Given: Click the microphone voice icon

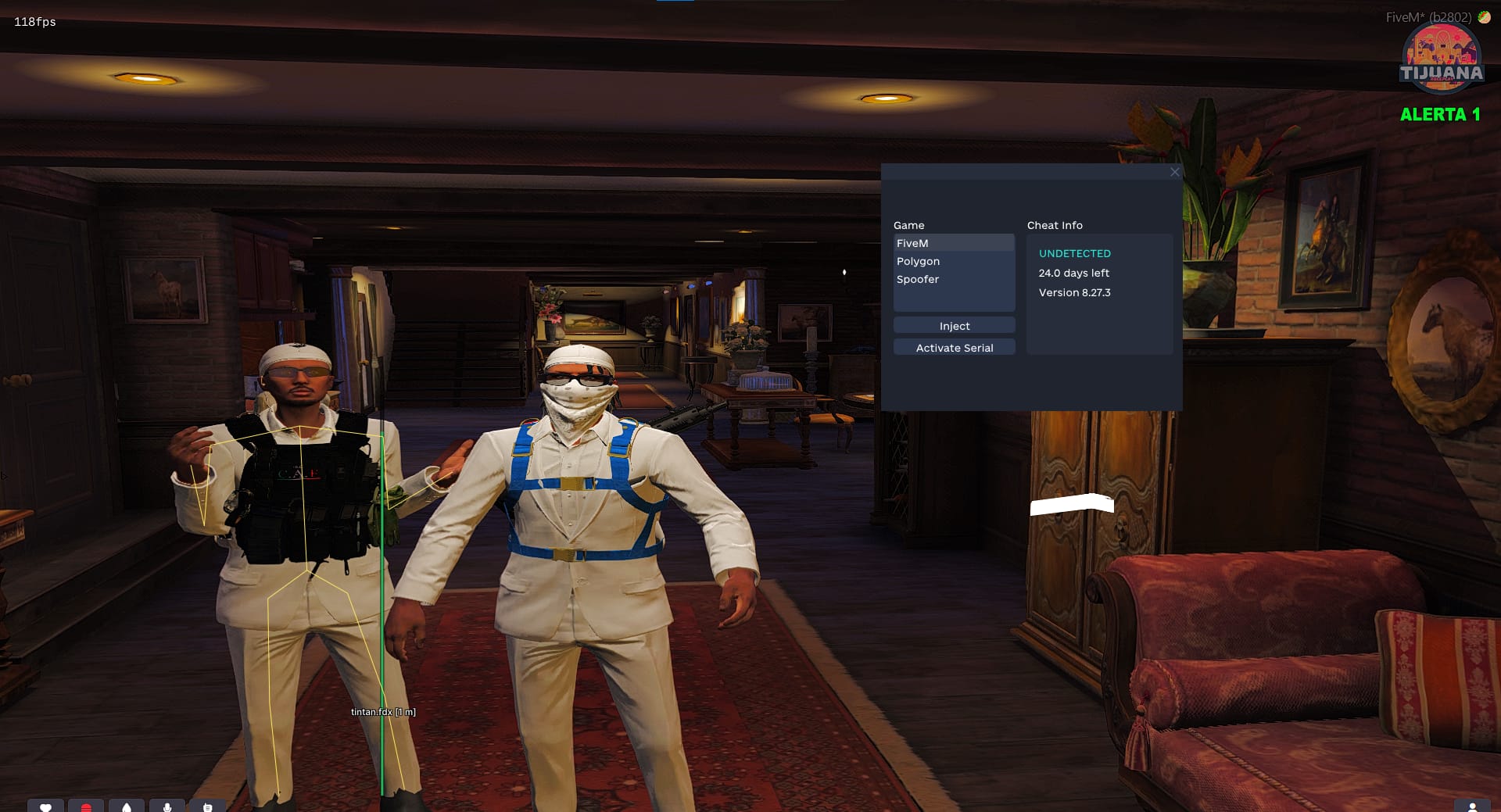Looking at the screenshot, I should [x=167, y=807].
